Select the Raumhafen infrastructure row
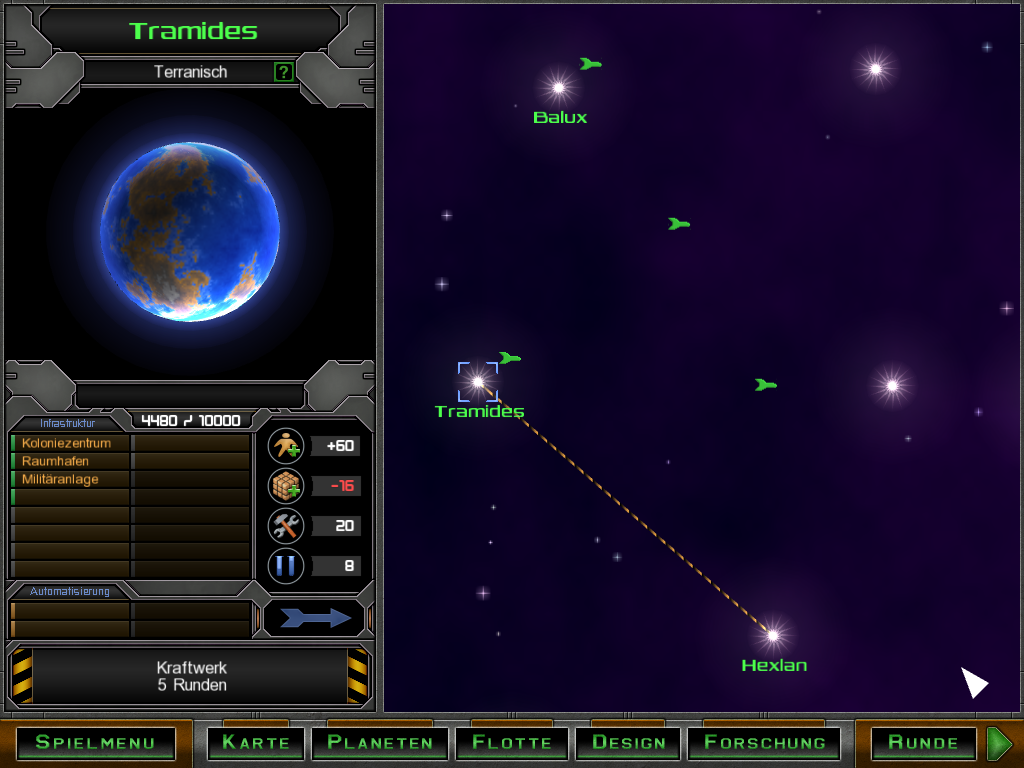Screen dimensions: 1024x768 tap(70, 461)
